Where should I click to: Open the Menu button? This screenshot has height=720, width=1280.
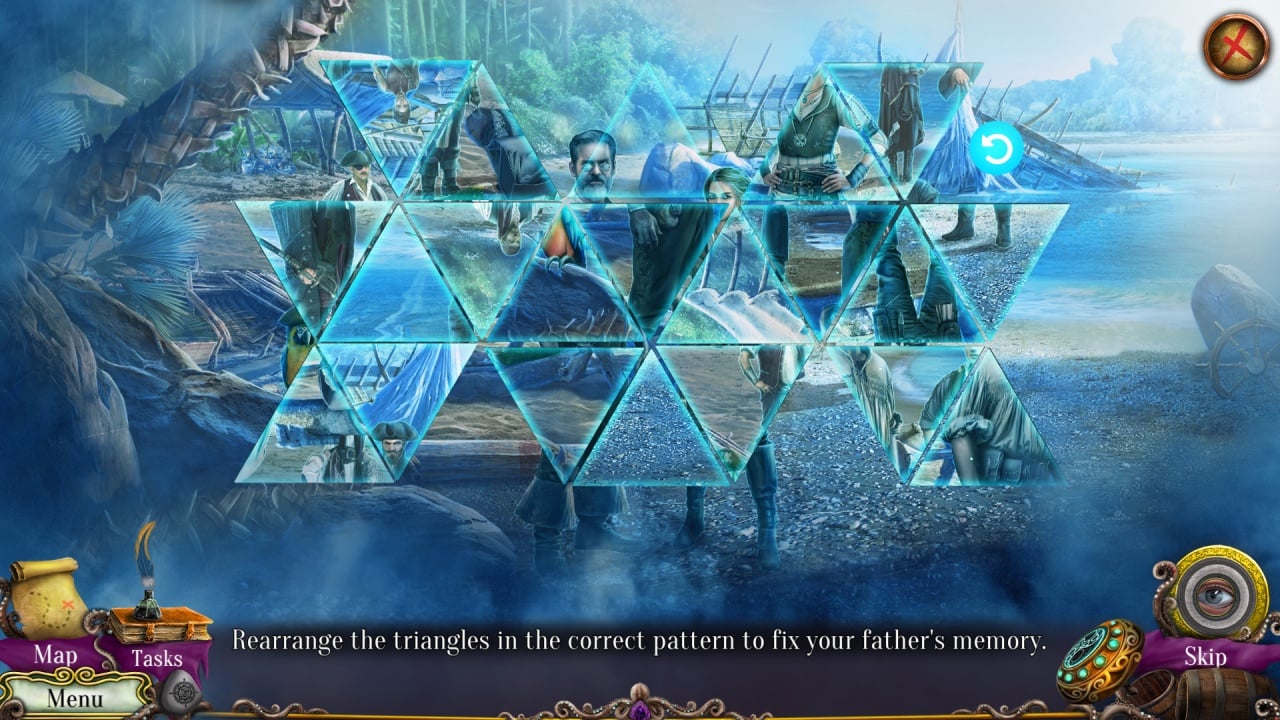75,696
